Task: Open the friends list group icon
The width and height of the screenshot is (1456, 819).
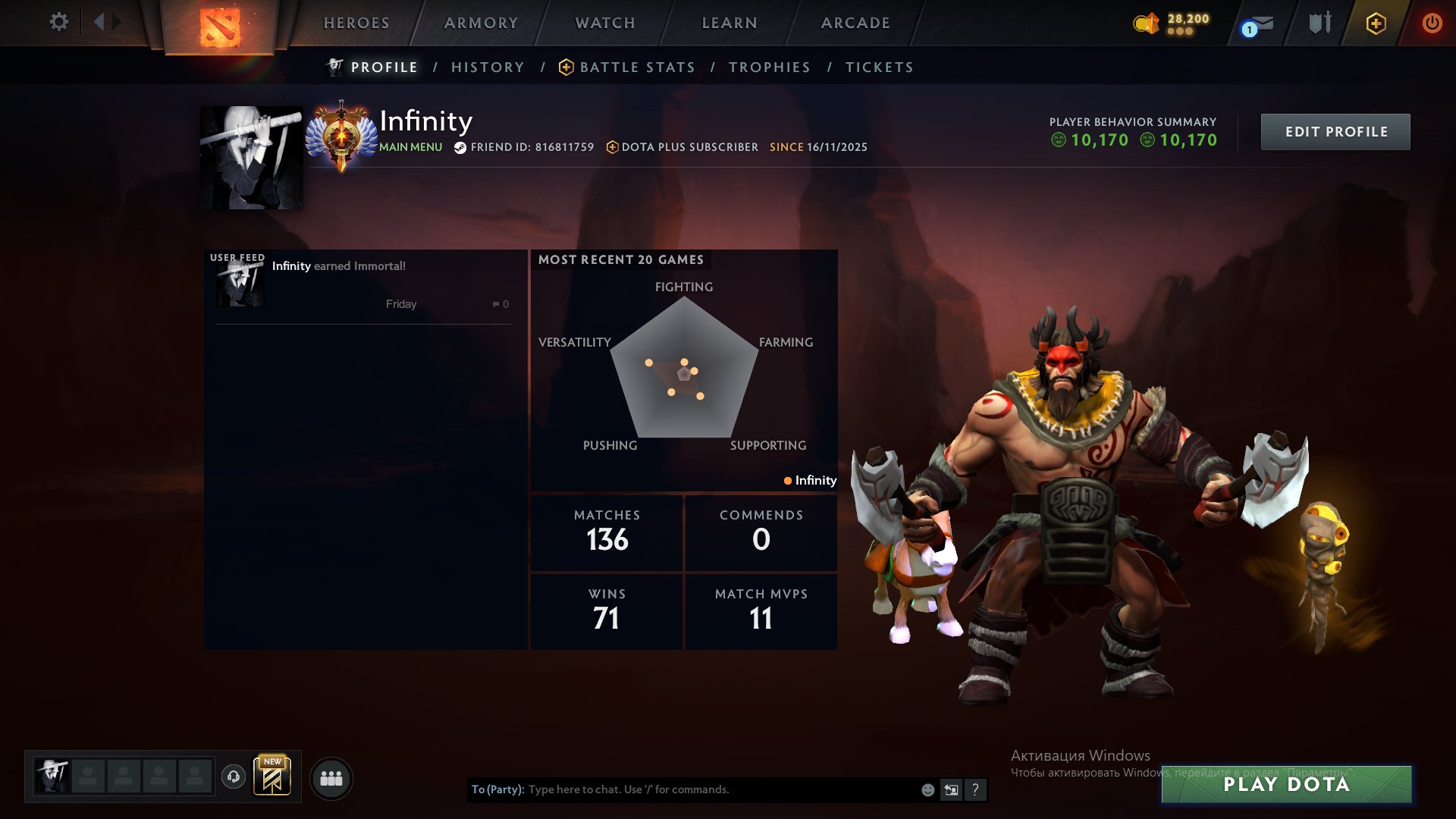Action: [x=331, y=777]
